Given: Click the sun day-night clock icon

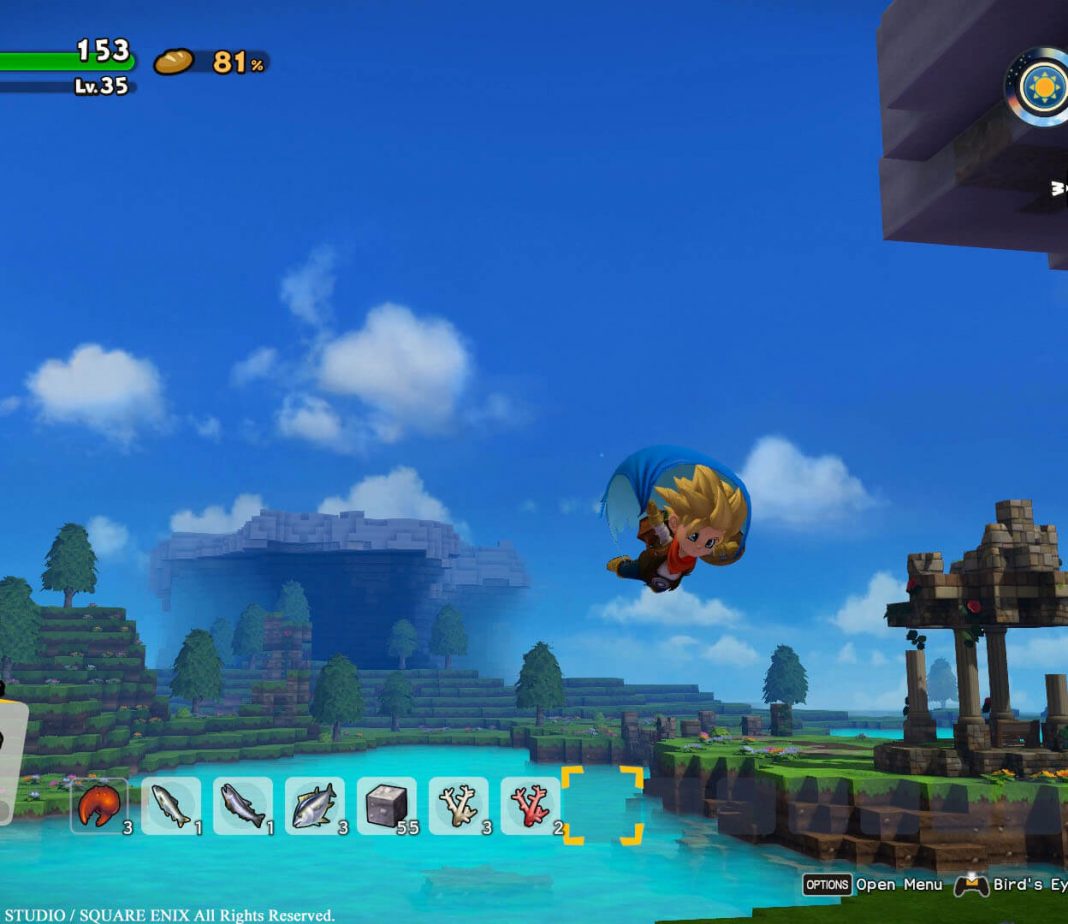Looking at the screenshot, I should click(x=1044, y=87).
